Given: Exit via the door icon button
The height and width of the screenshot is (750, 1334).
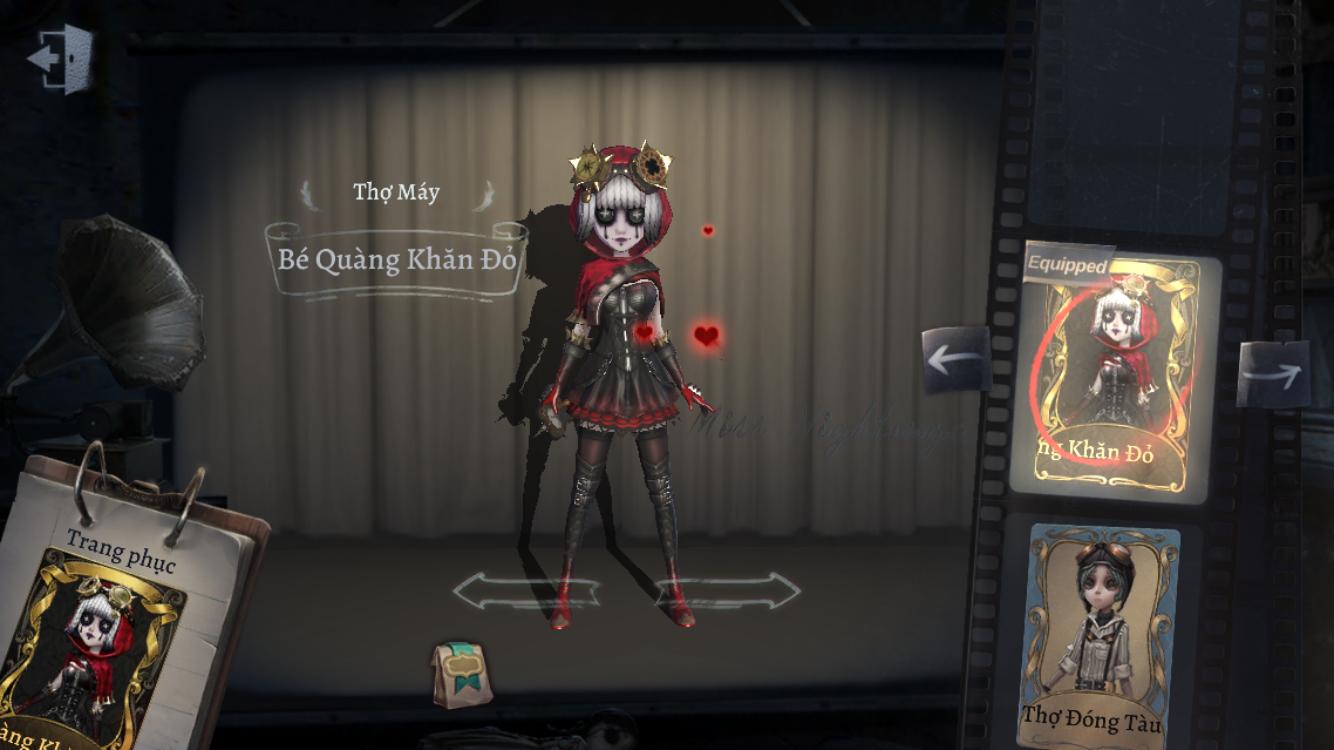Looking at the screenshot, I should click(62, 59).
